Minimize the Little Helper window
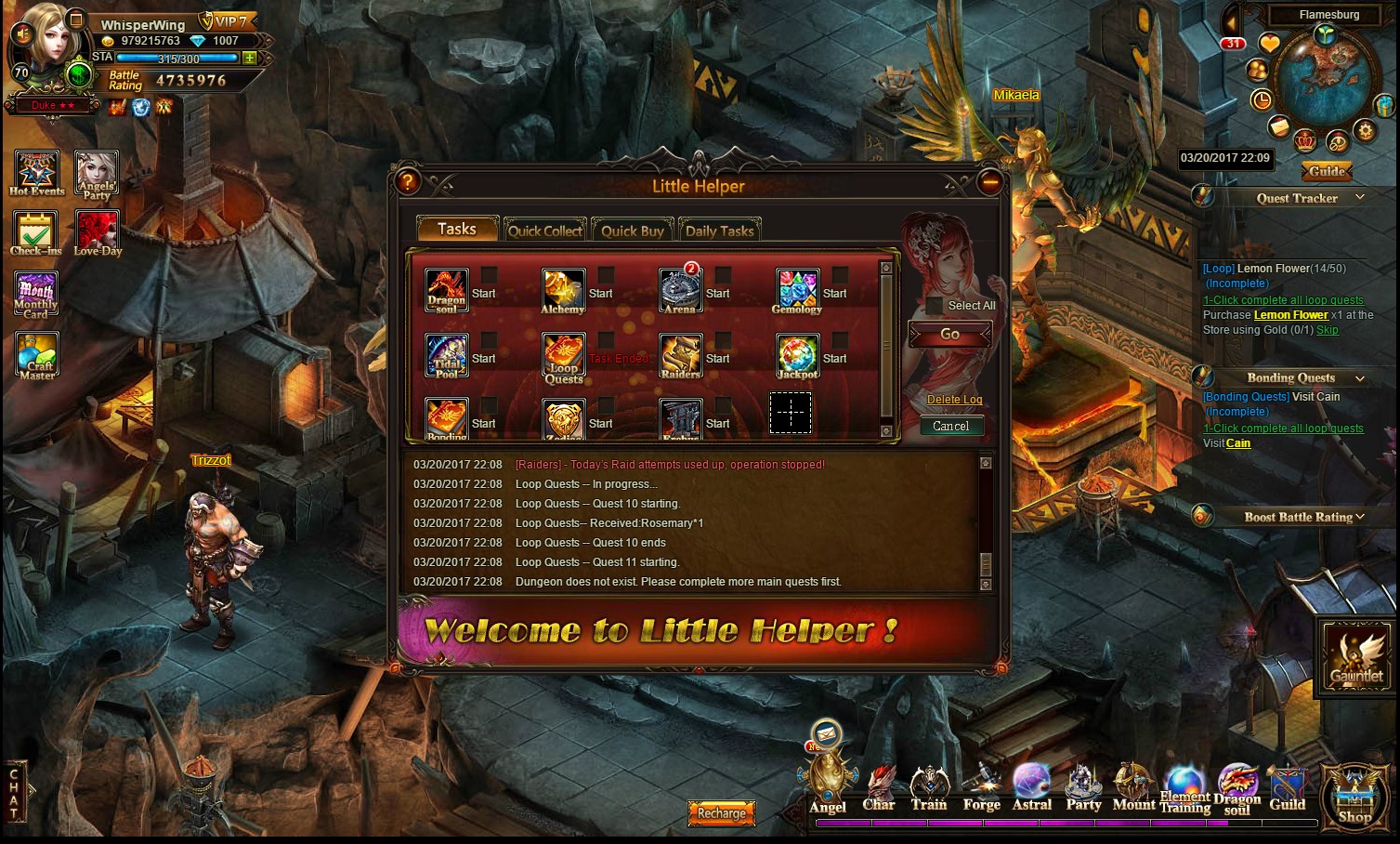Image resolution: width=1400 pixels, height=844 pixels. (x=990, y=183)
